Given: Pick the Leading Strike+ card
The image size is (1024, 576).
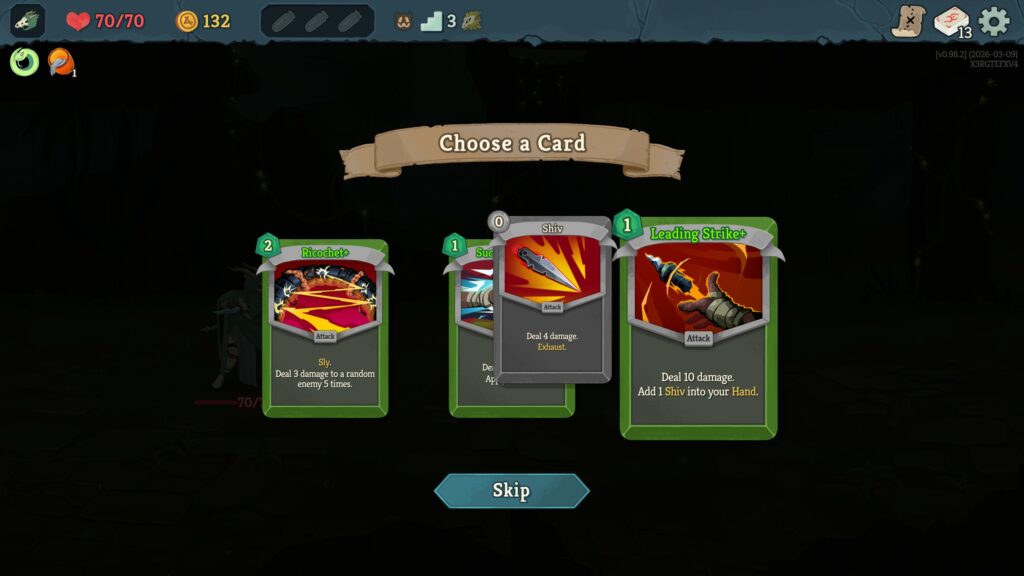Looking at the screenshot, I should pos(698,328).
